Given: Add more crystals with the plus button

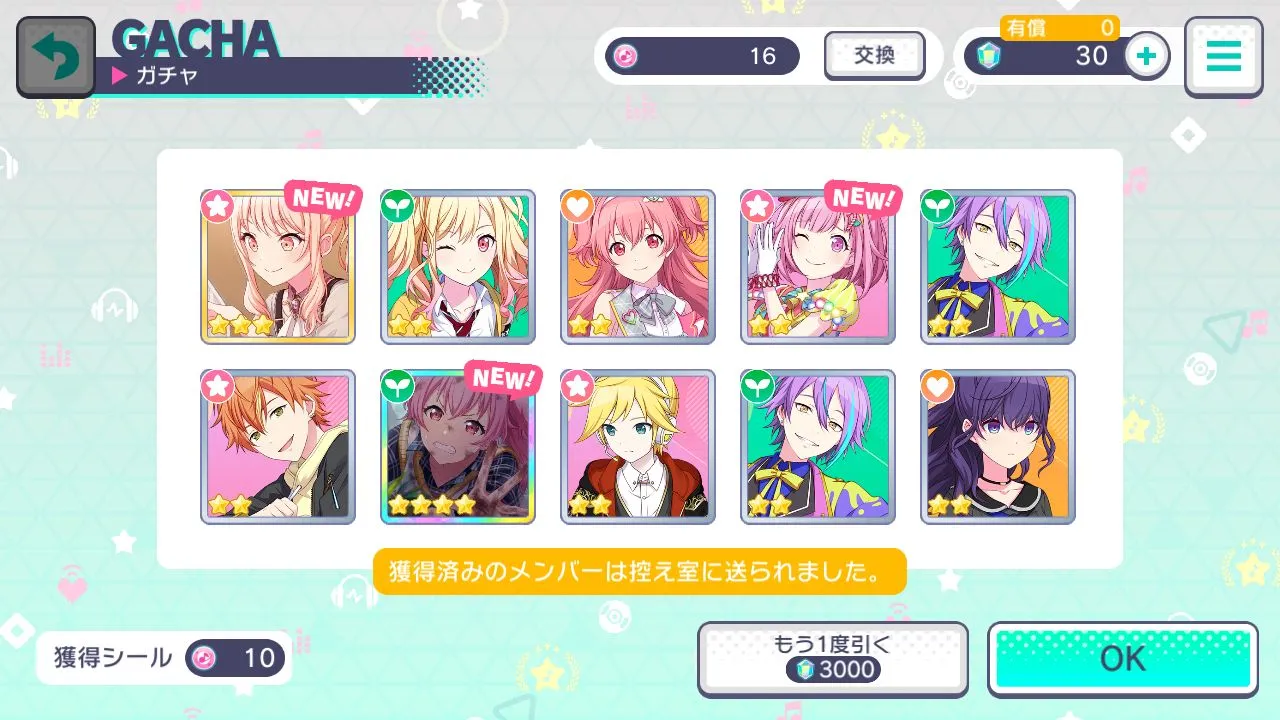Looking at the screenshot, I should point(1147,57).
